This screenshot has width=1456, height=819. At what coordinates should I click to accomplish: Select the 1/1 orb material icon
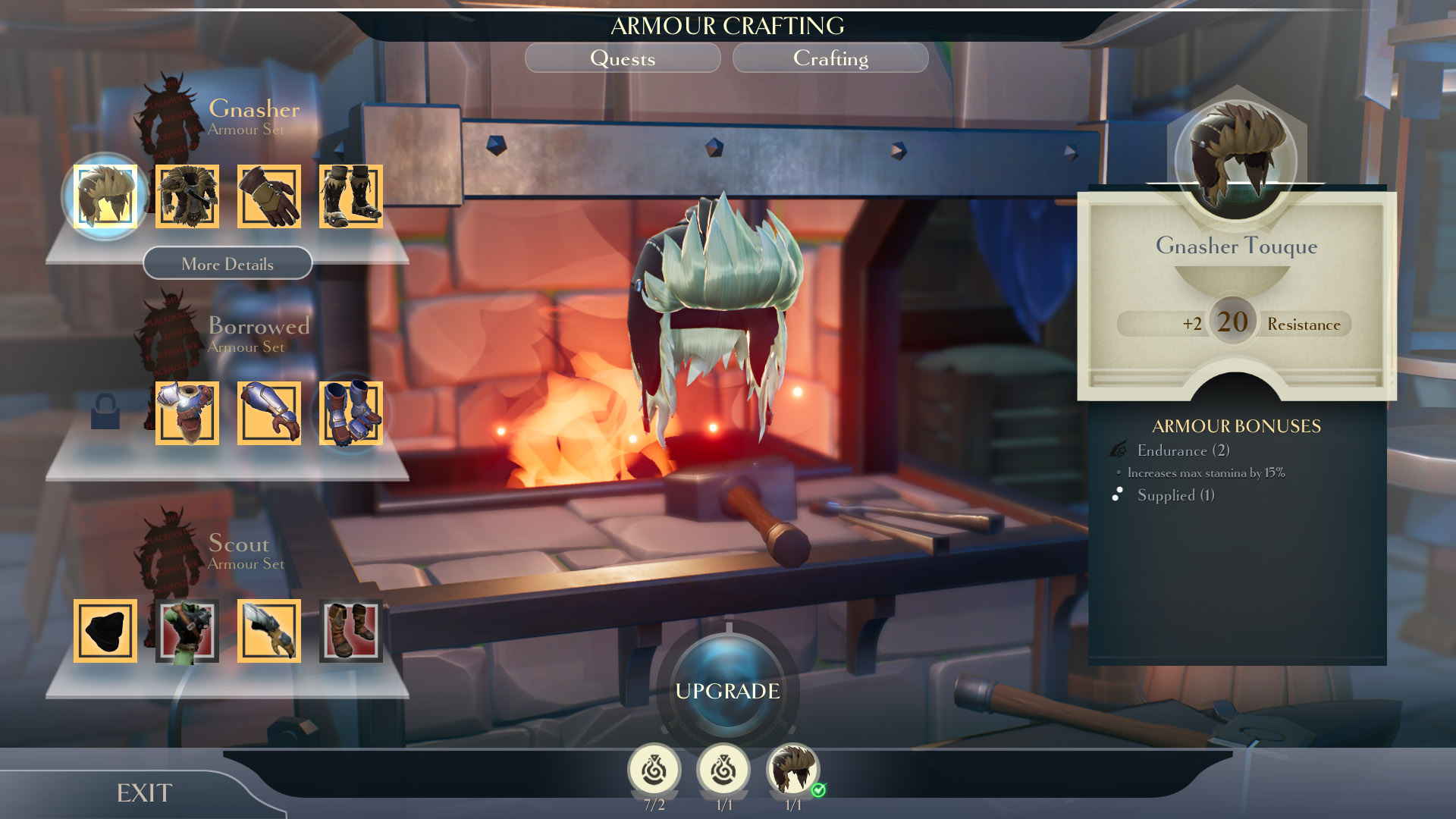coord(723,770)
